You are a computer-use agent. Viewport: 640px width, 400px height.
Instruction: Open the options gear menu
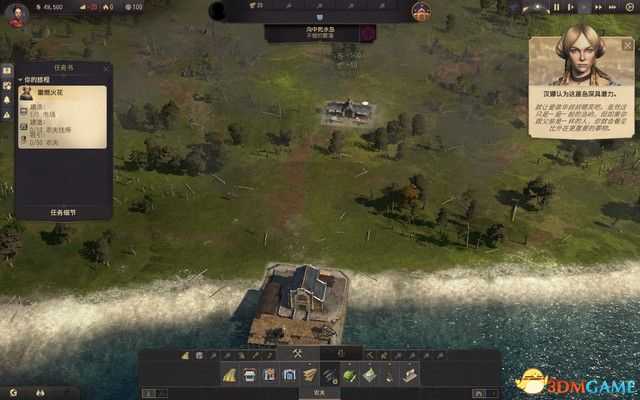tap(629, 7)
